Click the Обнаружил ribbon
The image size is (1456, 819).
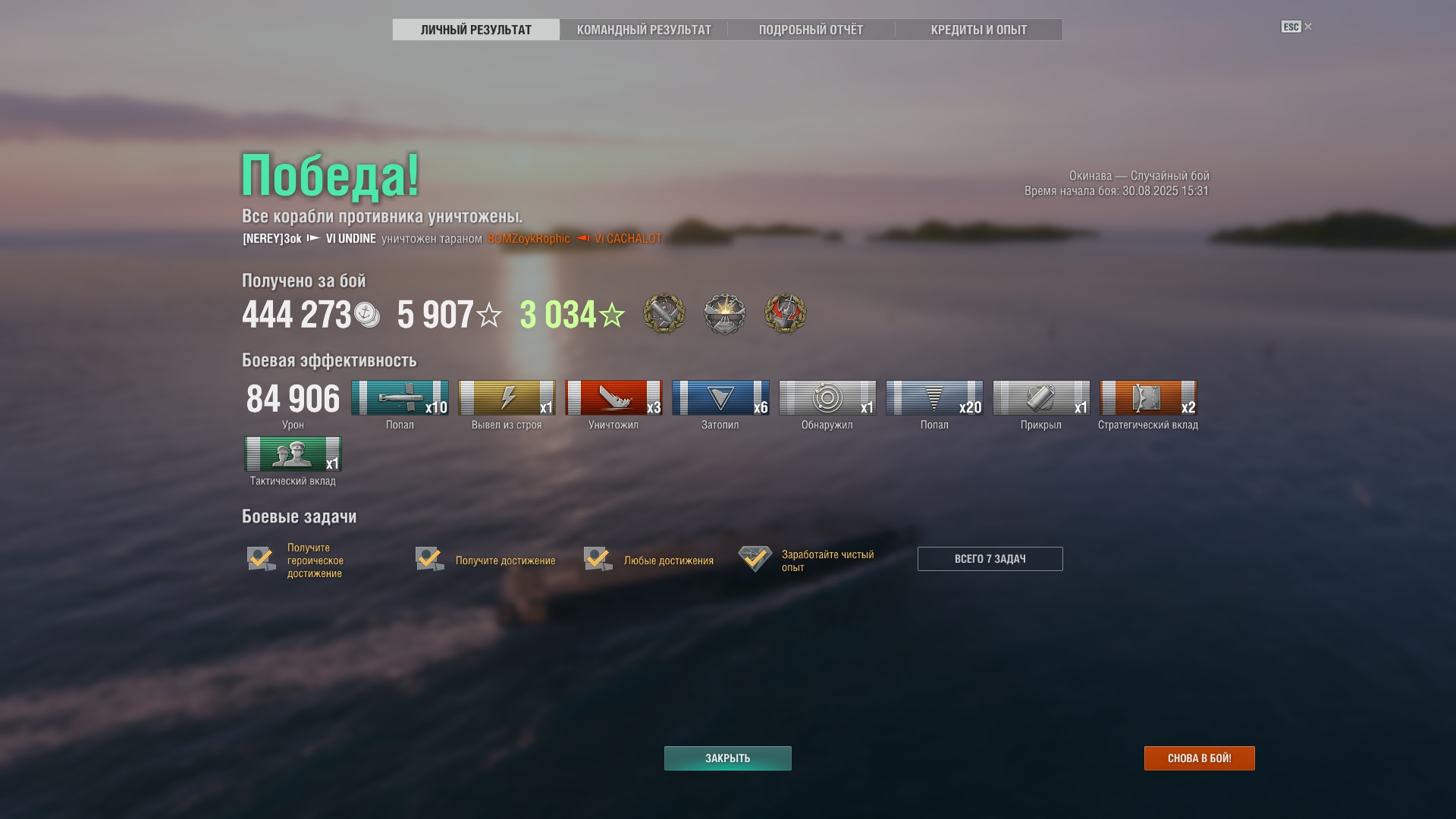click(x=827, y=398)
